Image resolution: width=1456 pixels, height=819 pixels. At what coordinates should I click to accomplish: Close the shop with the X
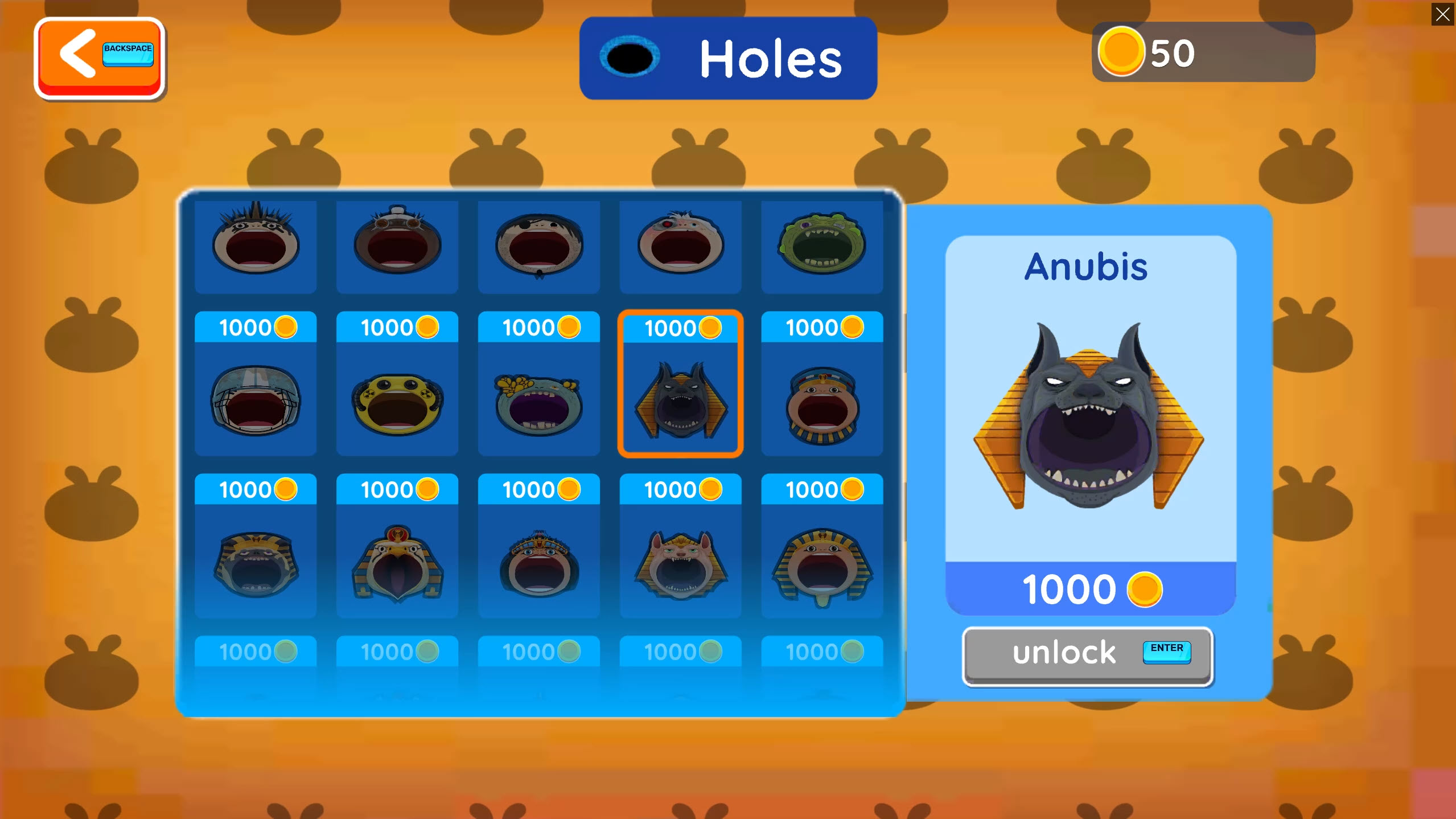(x=1442, y=15)
